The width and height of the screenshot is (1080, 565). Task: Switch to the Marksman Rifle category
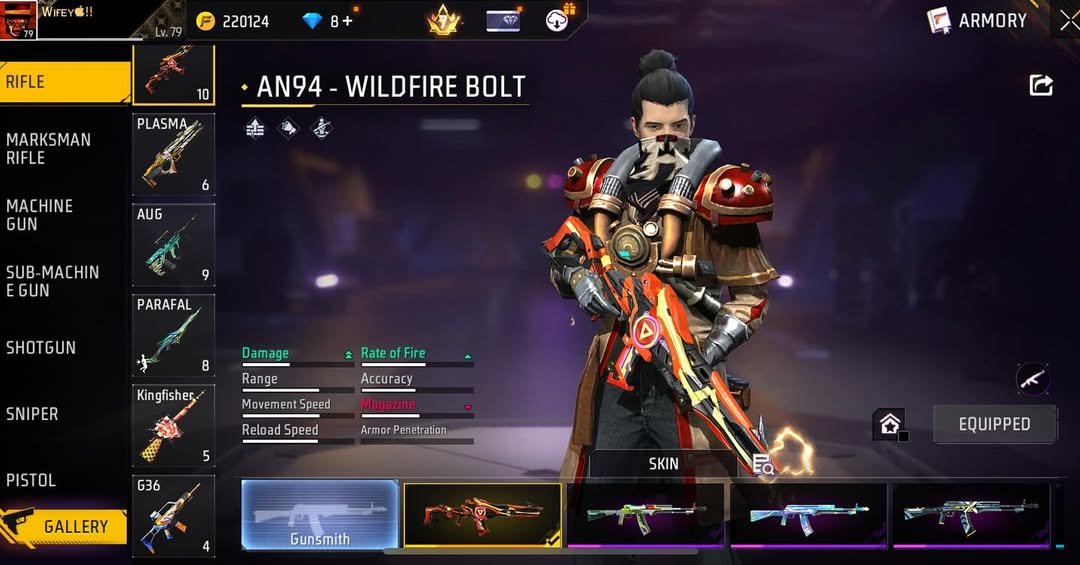click(x=48, y=148)
